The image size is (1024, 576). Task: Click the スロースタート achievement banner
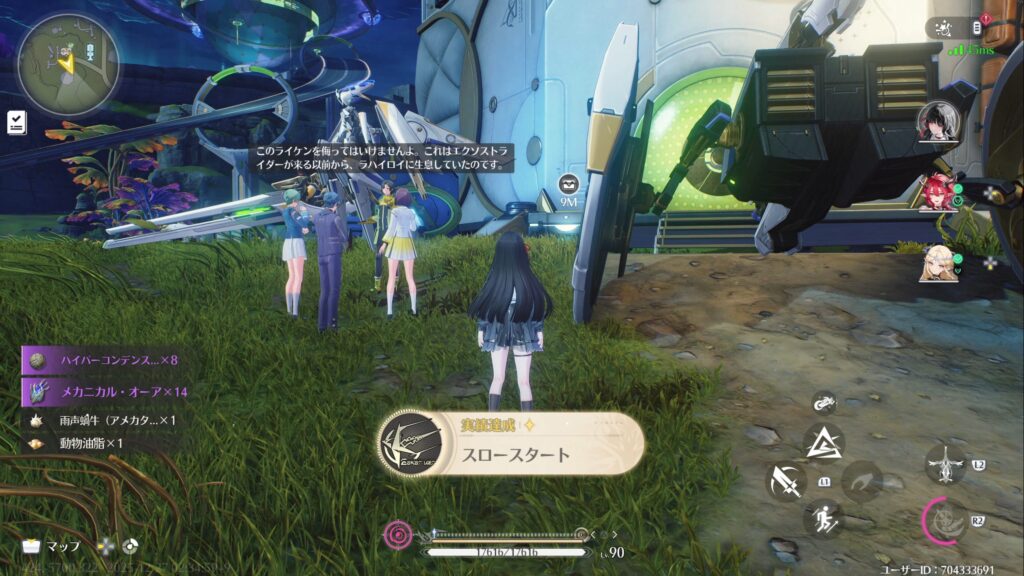pyautogui.click(x=511, y=445)
